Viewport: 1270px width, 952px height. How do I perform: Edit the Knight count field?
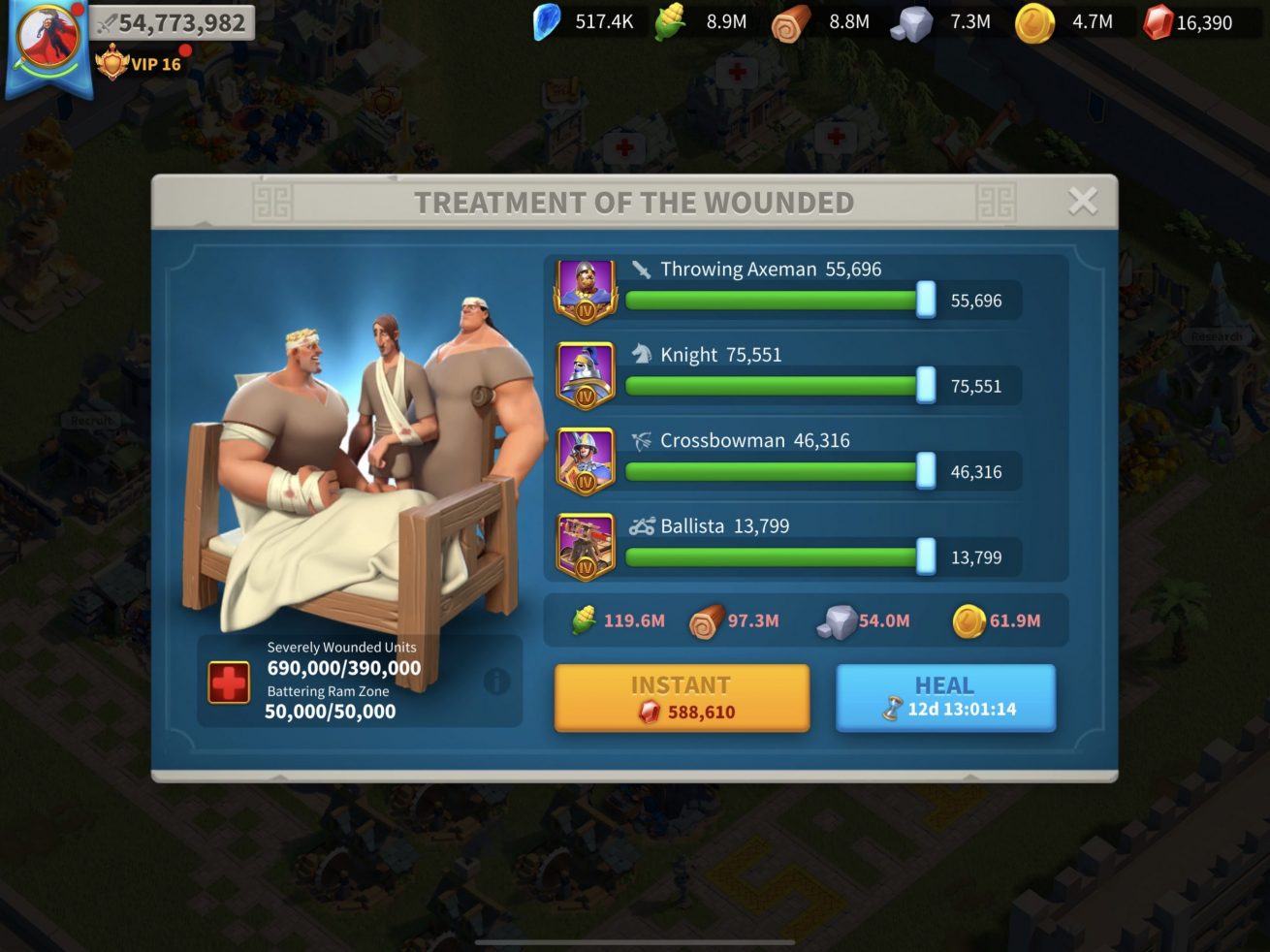click(976, 386)
